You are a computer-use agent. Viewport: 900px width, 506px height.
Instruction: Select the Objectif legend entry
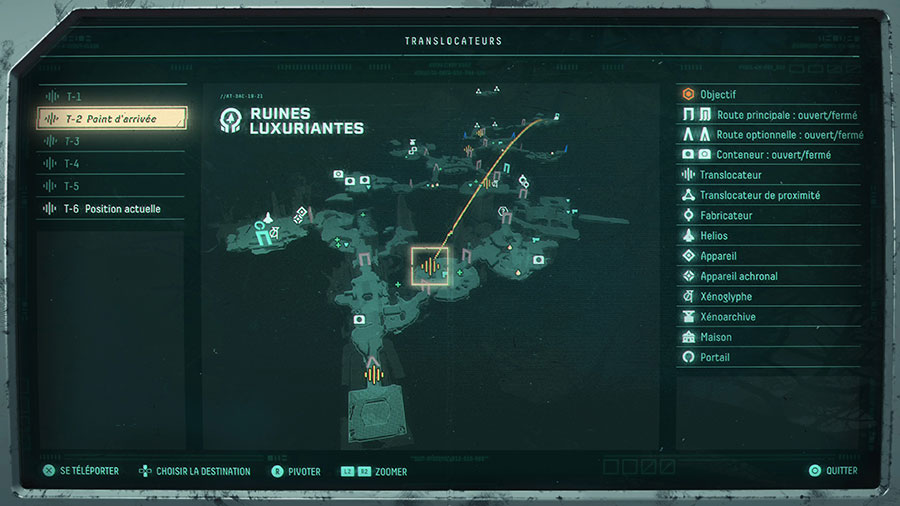coord(768,95)
